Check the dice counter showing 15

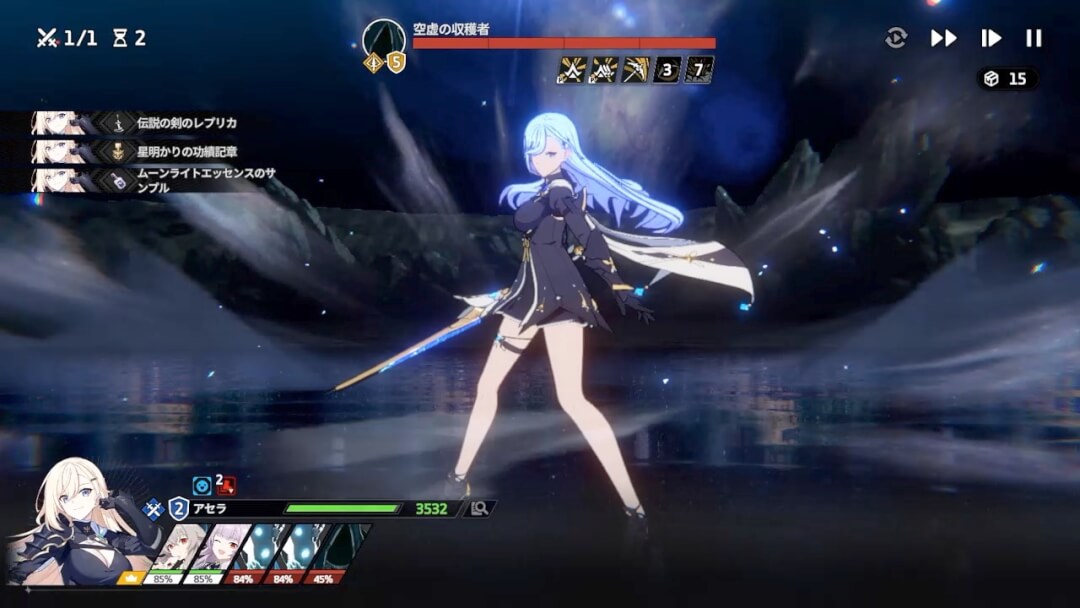tap(1007, 79)
